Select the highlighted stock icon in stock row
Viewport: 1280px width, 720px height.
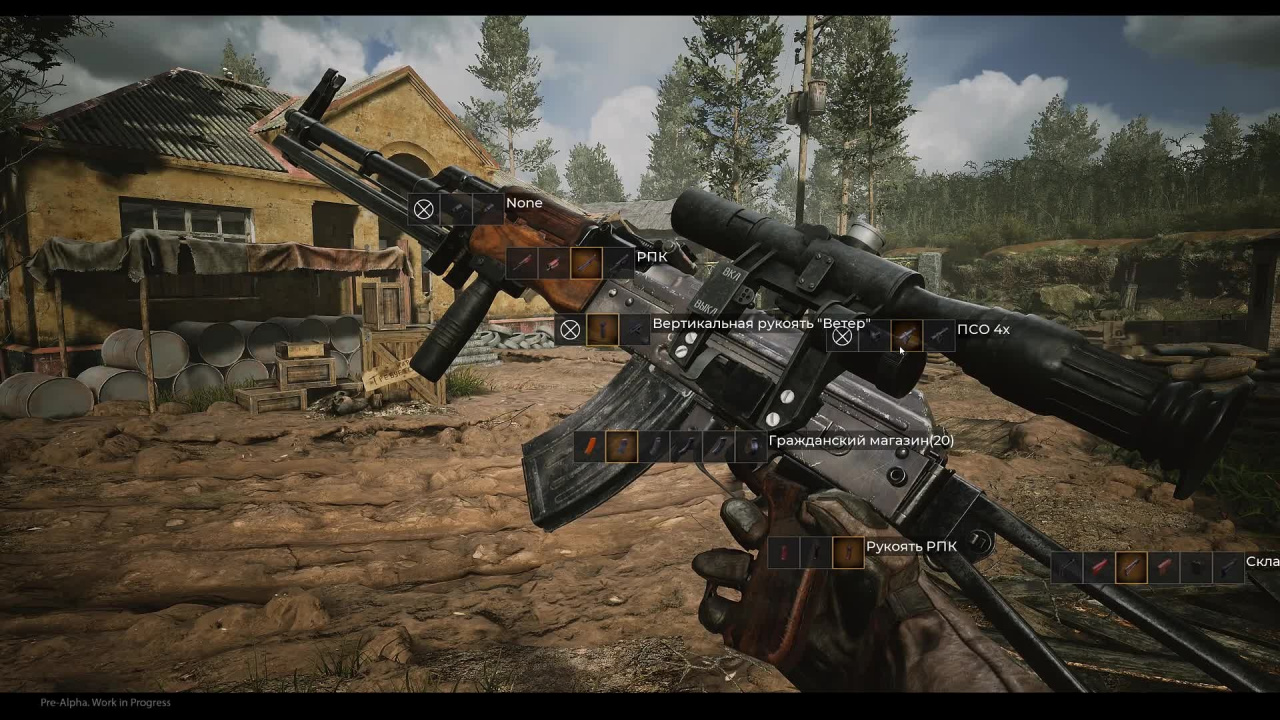point(1131,567)
